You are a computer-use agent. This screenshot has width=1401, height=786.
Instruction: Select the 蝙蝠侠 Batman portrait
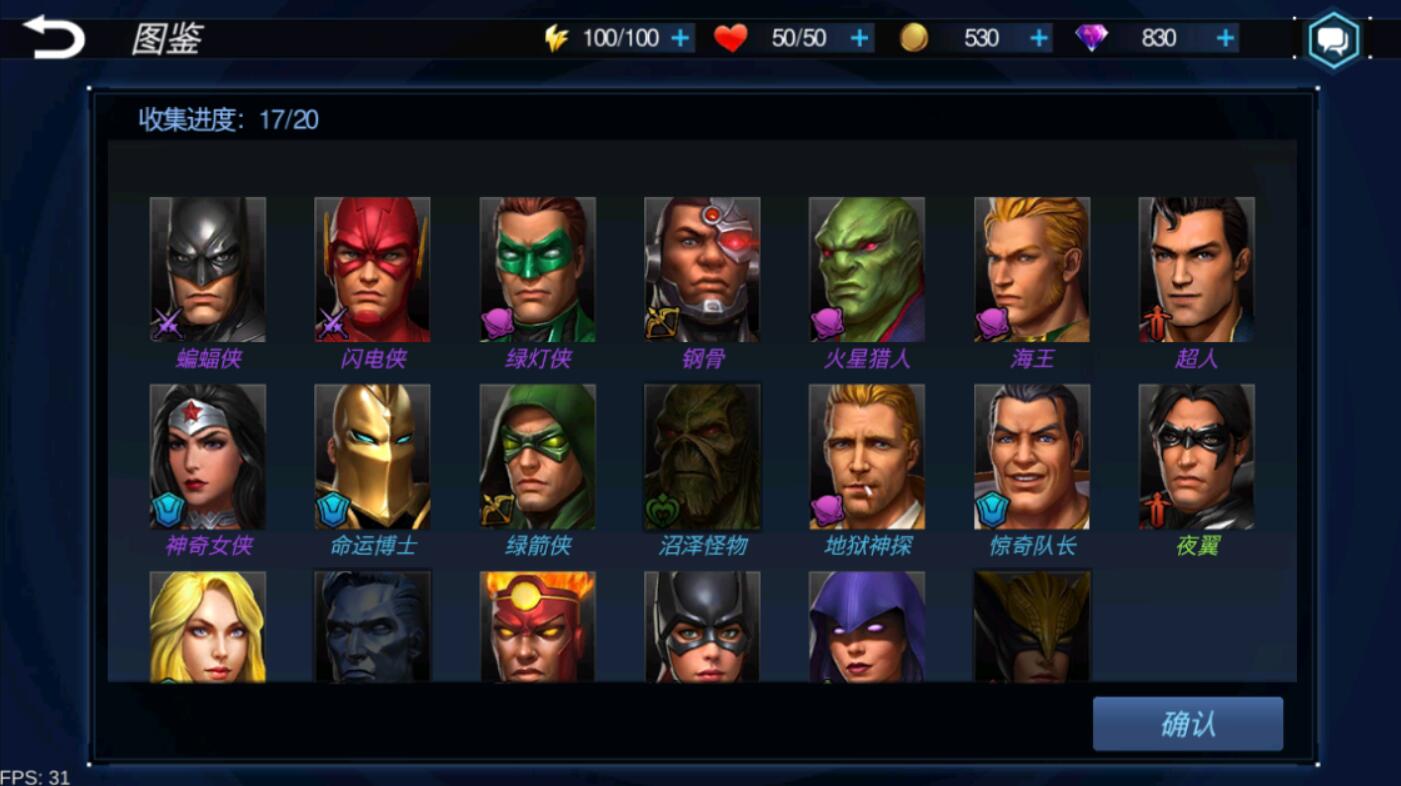click(x=208, y=269)
